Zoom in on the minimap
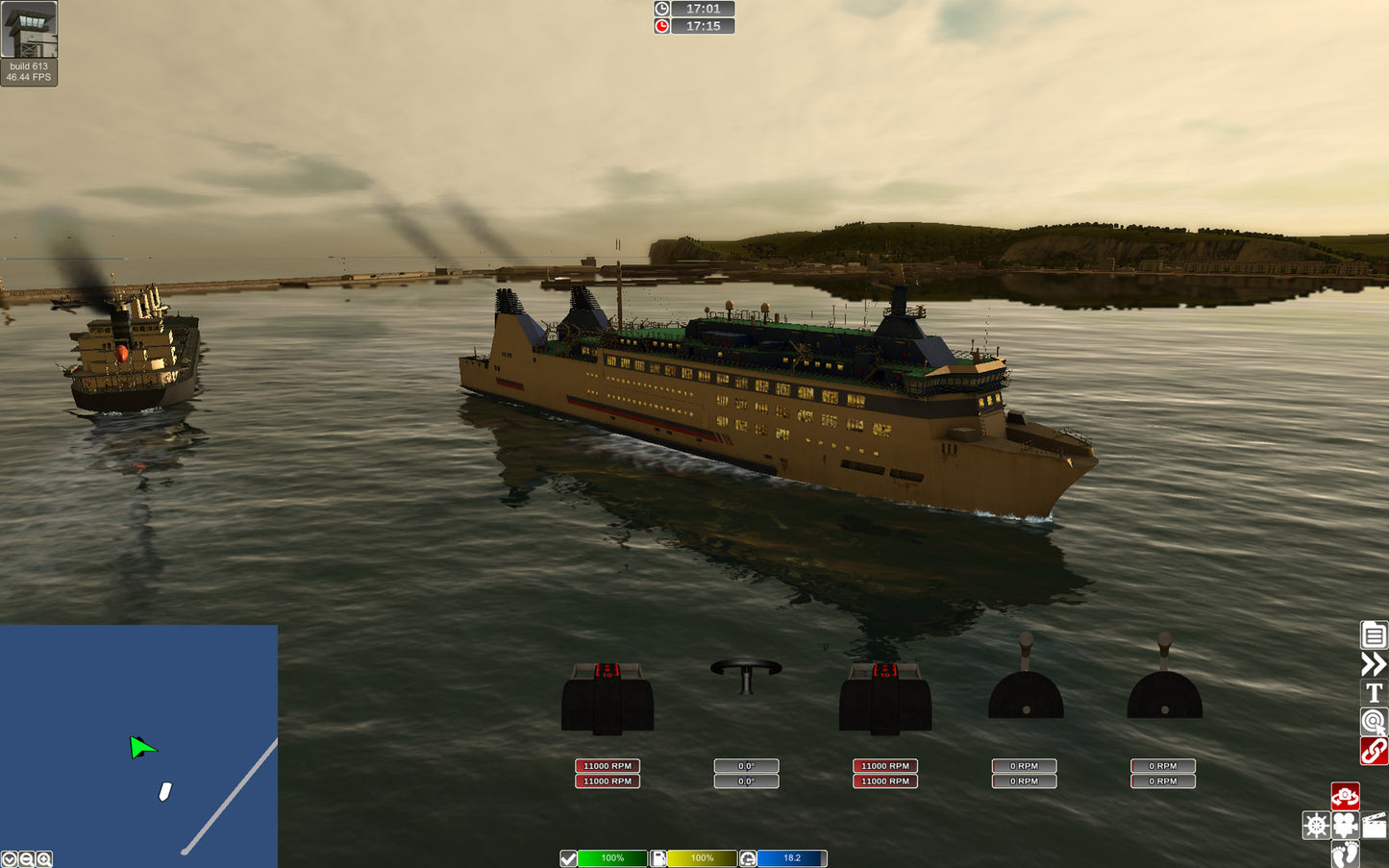This screenshot has height=868, width=1389. (42, 857)
